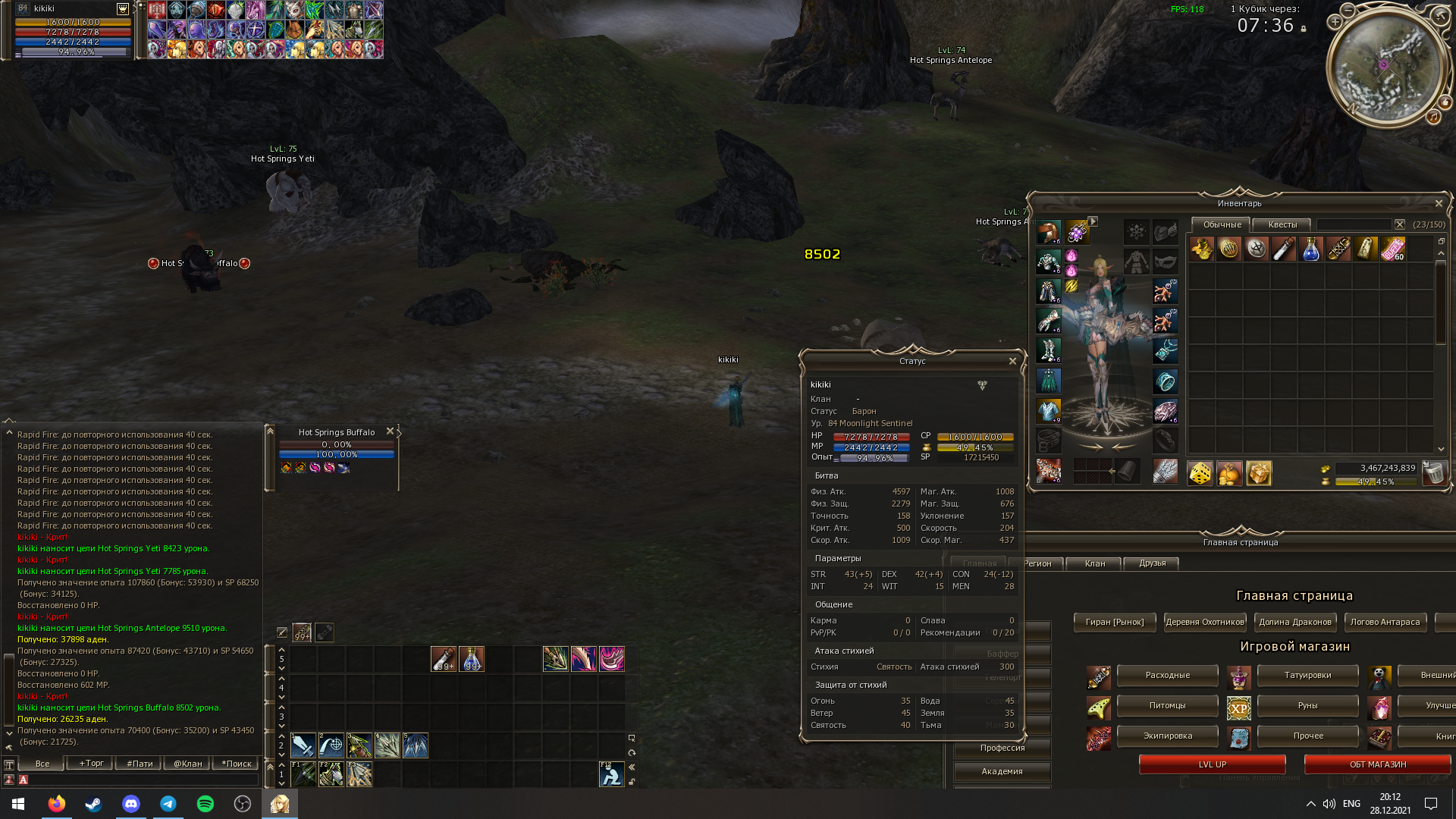Close the Status window
Screen dimensions: 1456x819
(1012, 361)
